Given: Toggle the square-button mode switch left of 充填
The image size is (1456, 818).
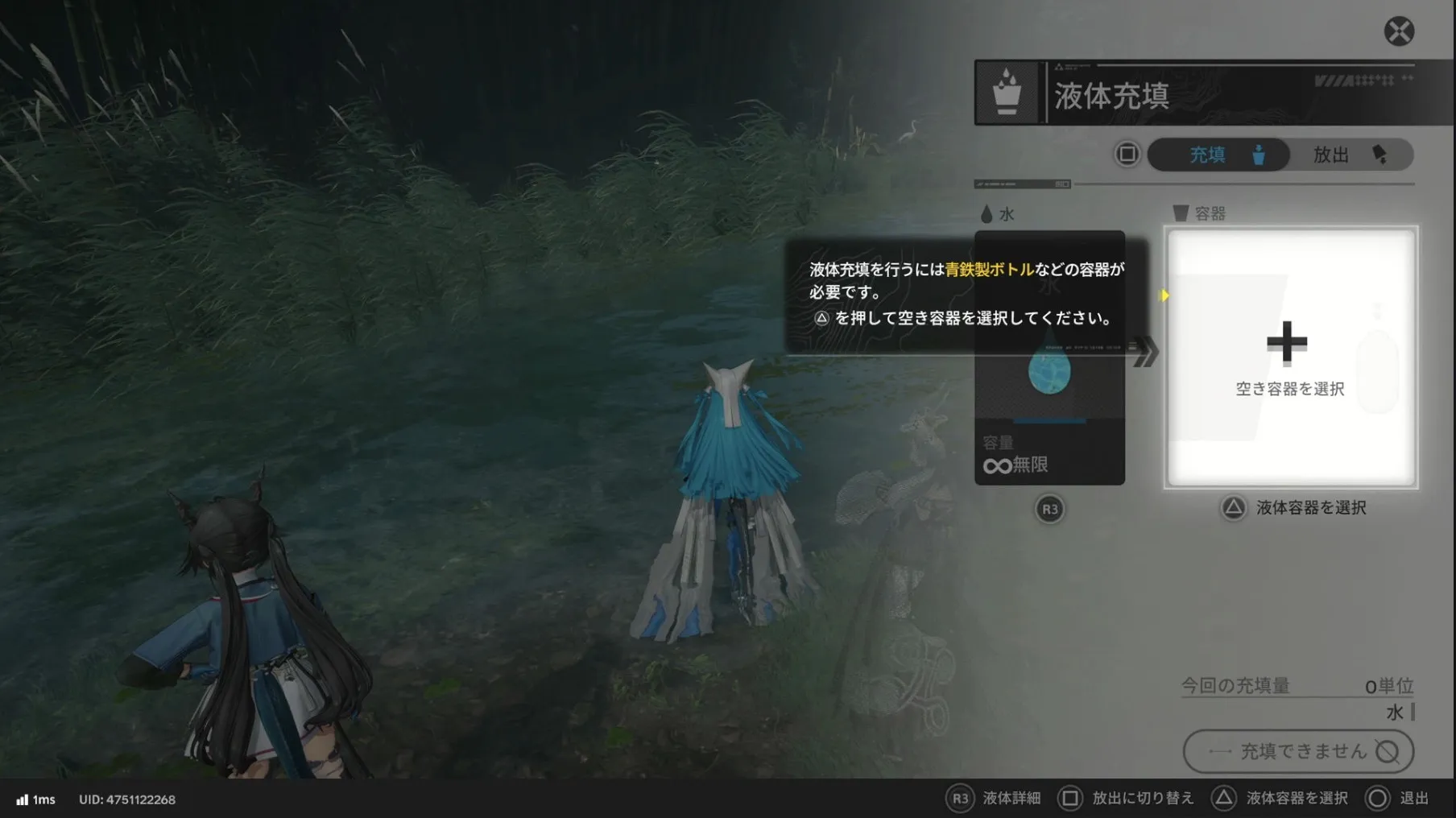Looking at the screenshot, I should tap(1126, 155).
